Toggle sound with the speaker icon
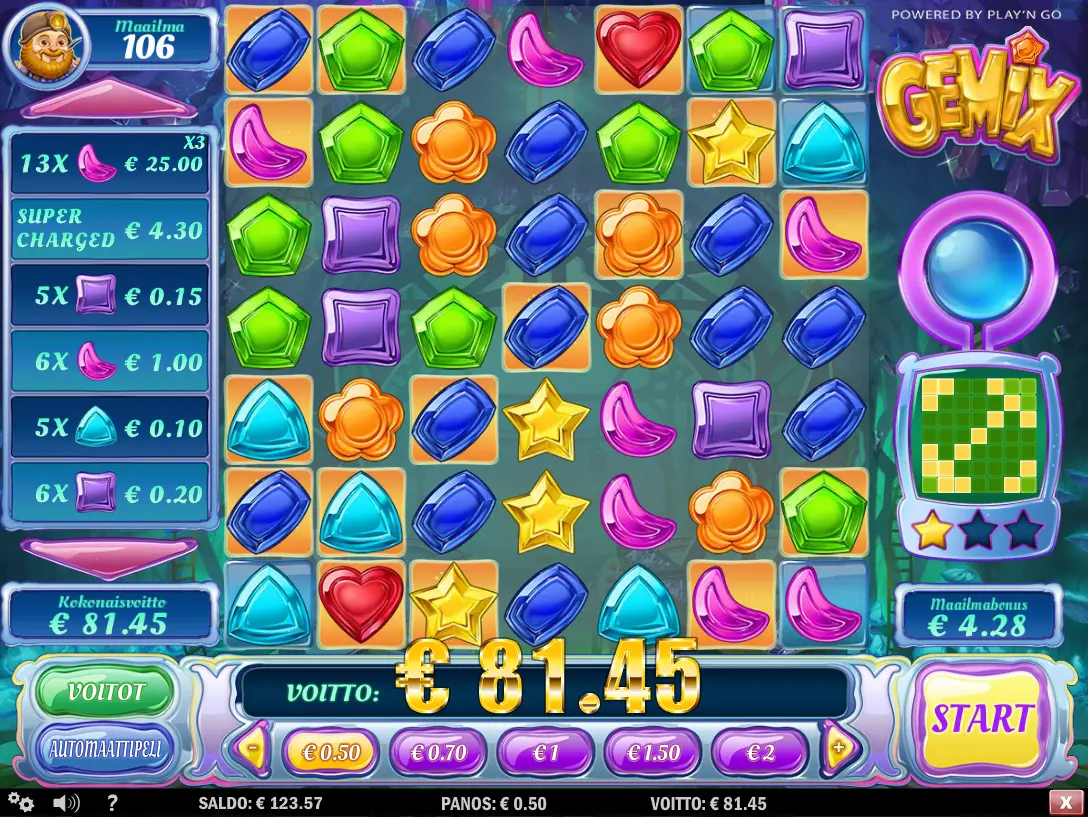This screenshot has height=817, width=1088. click(66, 802)
